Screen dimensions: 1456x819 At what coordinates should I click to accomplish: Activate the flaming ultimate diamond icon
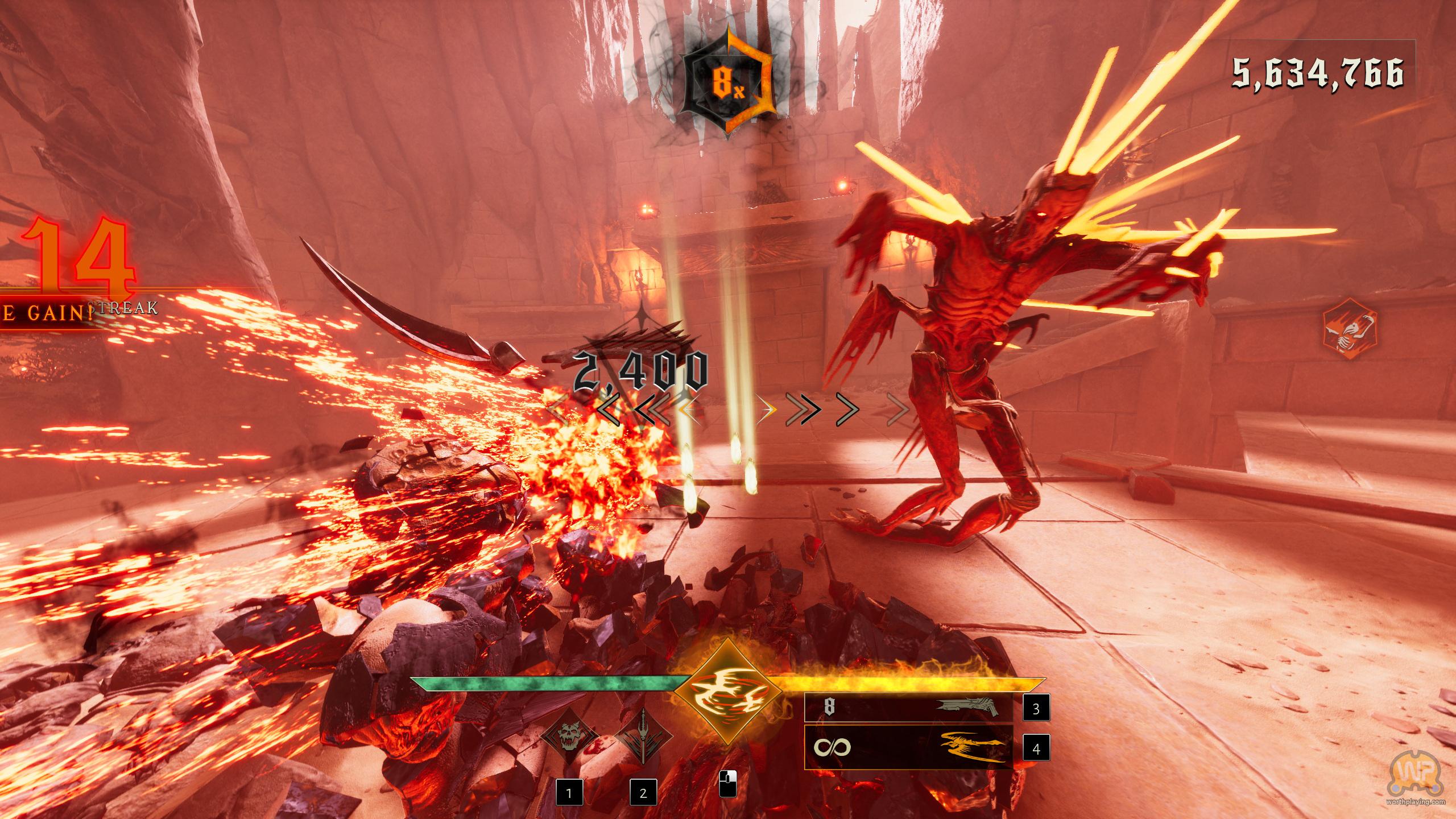[727, 691]
